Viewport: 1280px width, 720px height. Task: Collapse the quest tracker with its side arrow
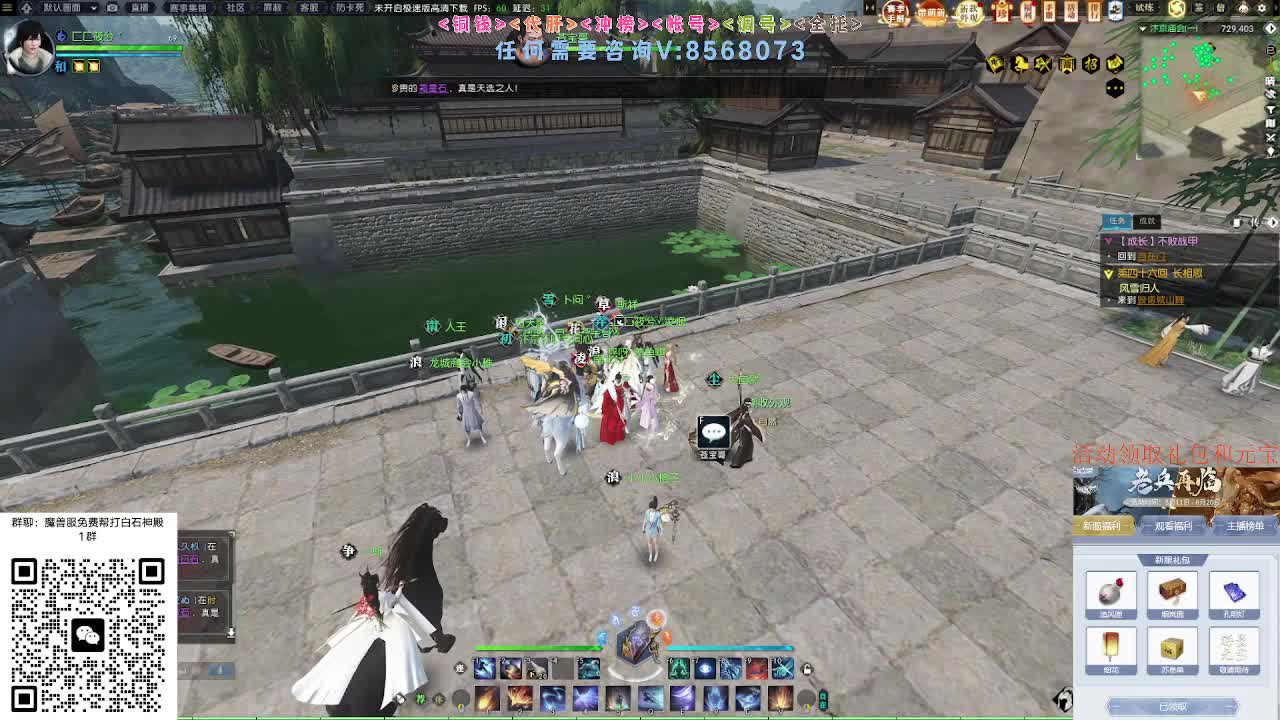[x=1273, y=222]
